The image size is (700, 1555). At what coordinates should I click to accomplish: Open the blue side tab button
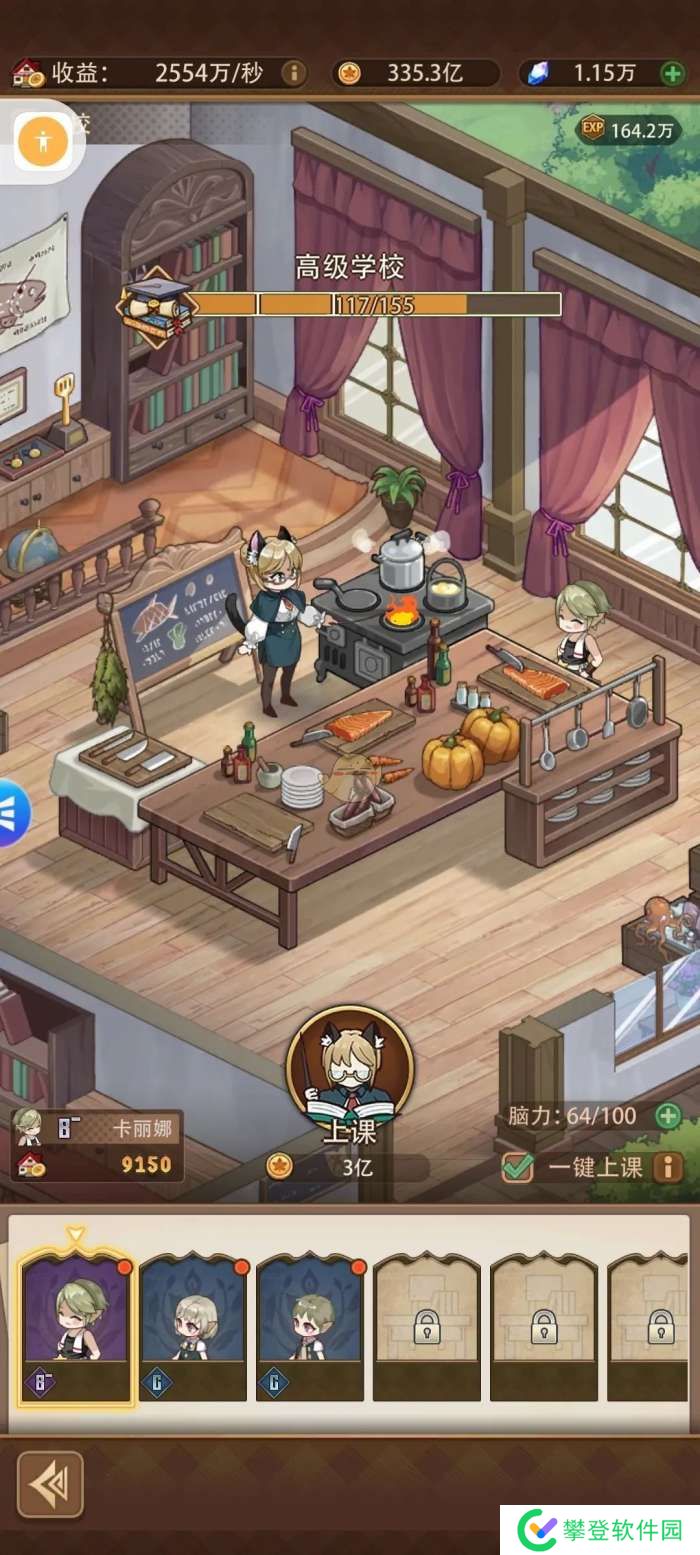[x=12, y=813]
